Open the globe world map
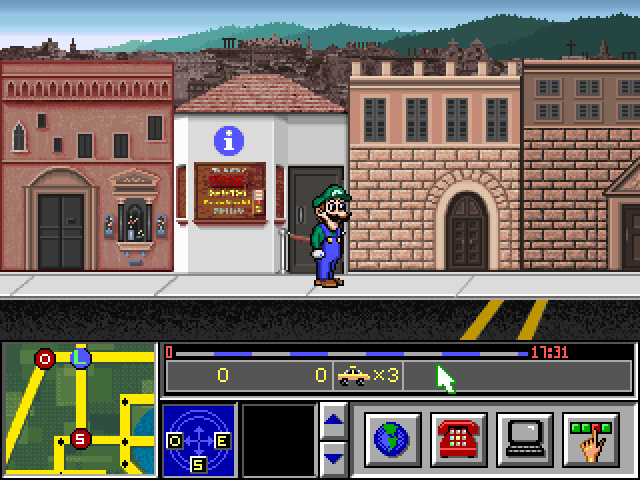Viewport: 640px width, 480px height. point(393,439)
